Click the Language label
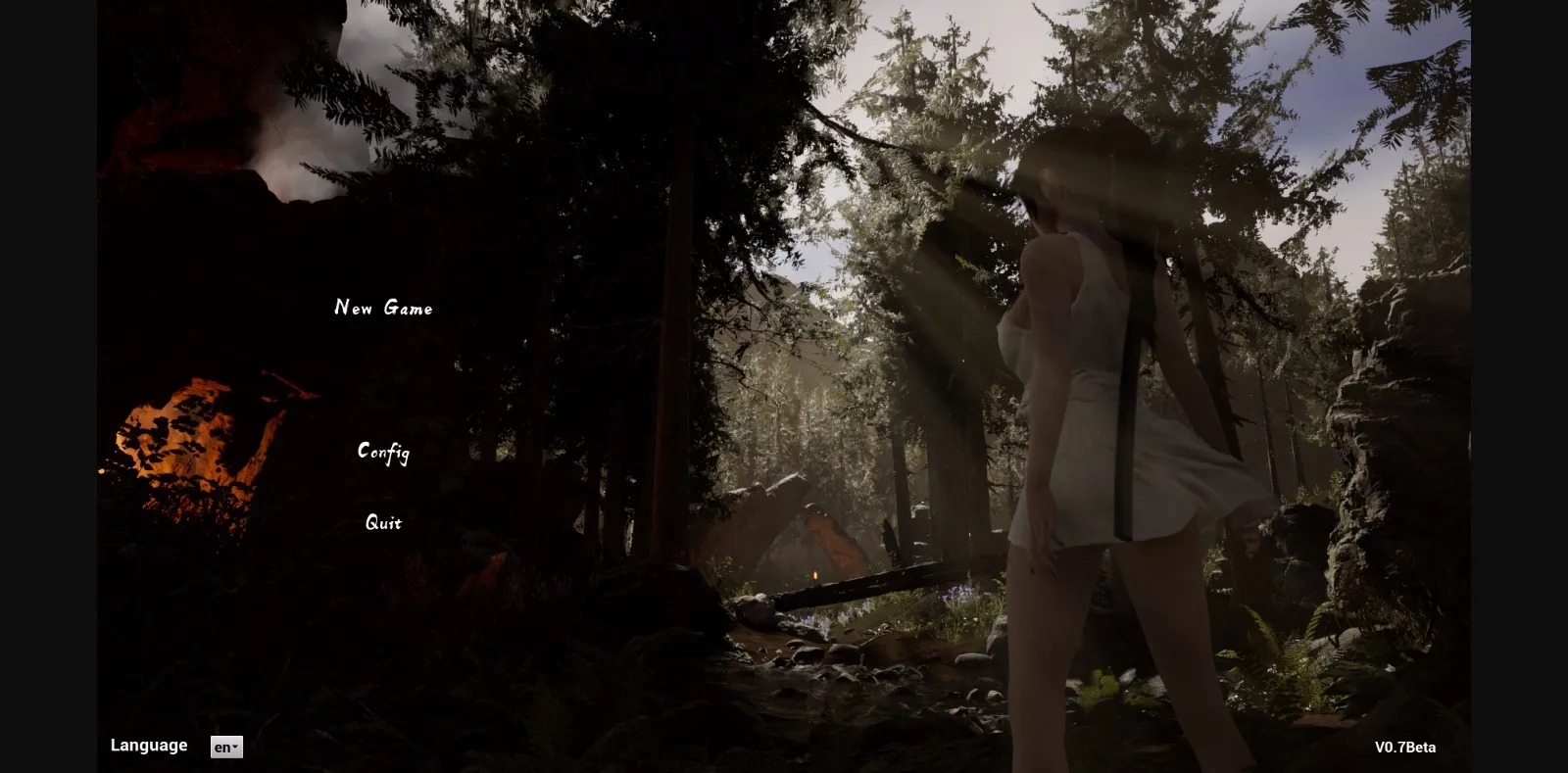The width and height of the screenshot is (1568, 773). tap(149, 745)
